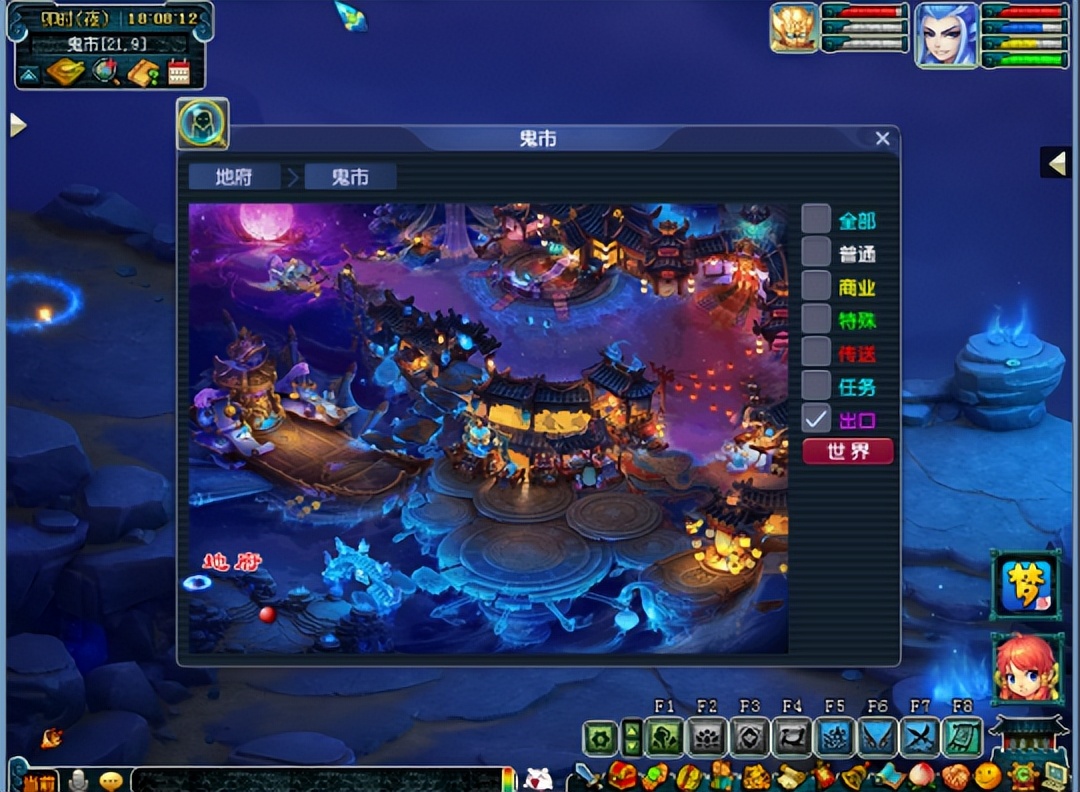
Task: Open the 世界 world map button
Action: click(x=848, y=451)
